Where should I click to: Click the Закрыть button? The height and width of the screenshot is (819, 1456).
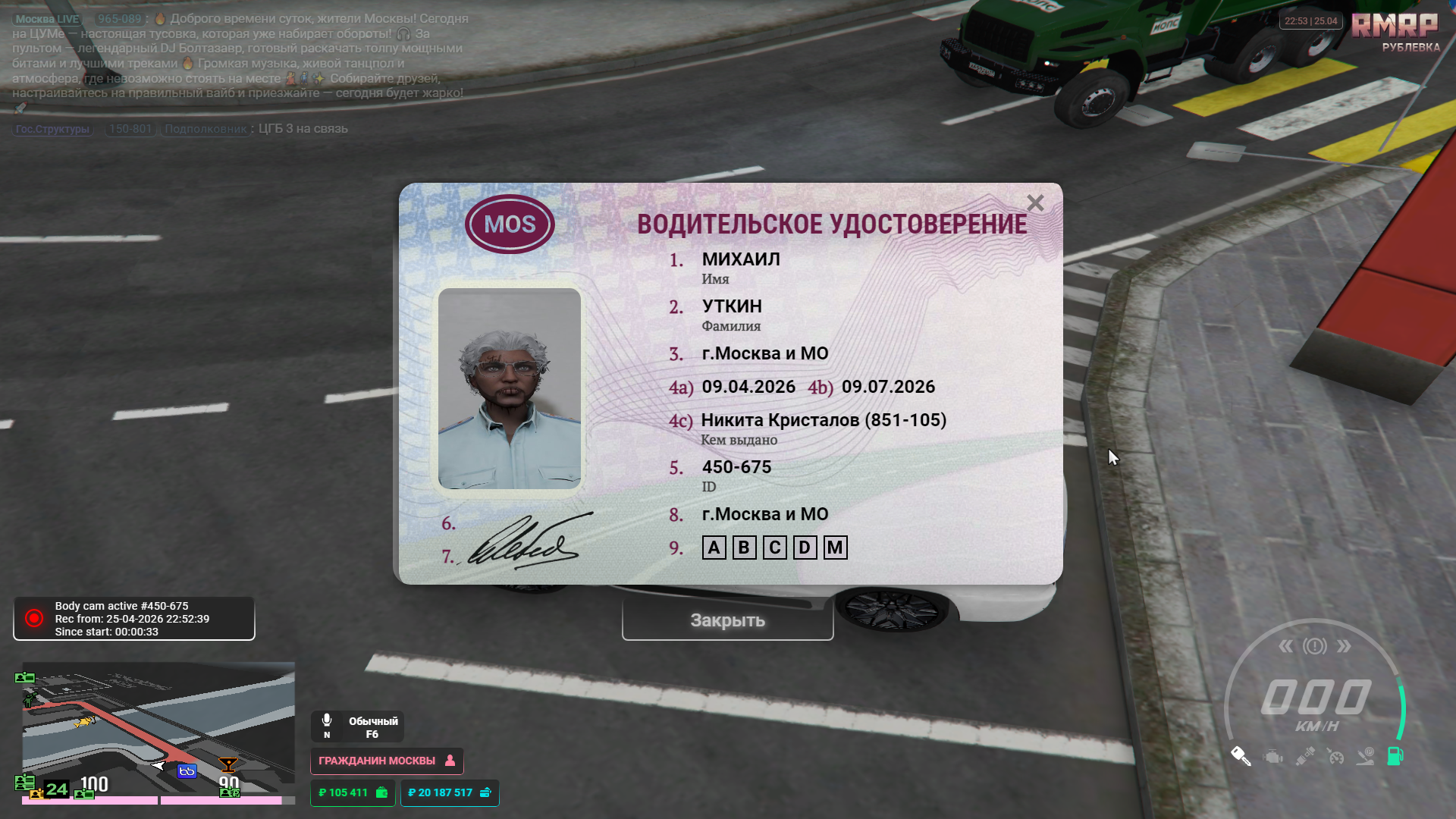coord(727,620)
